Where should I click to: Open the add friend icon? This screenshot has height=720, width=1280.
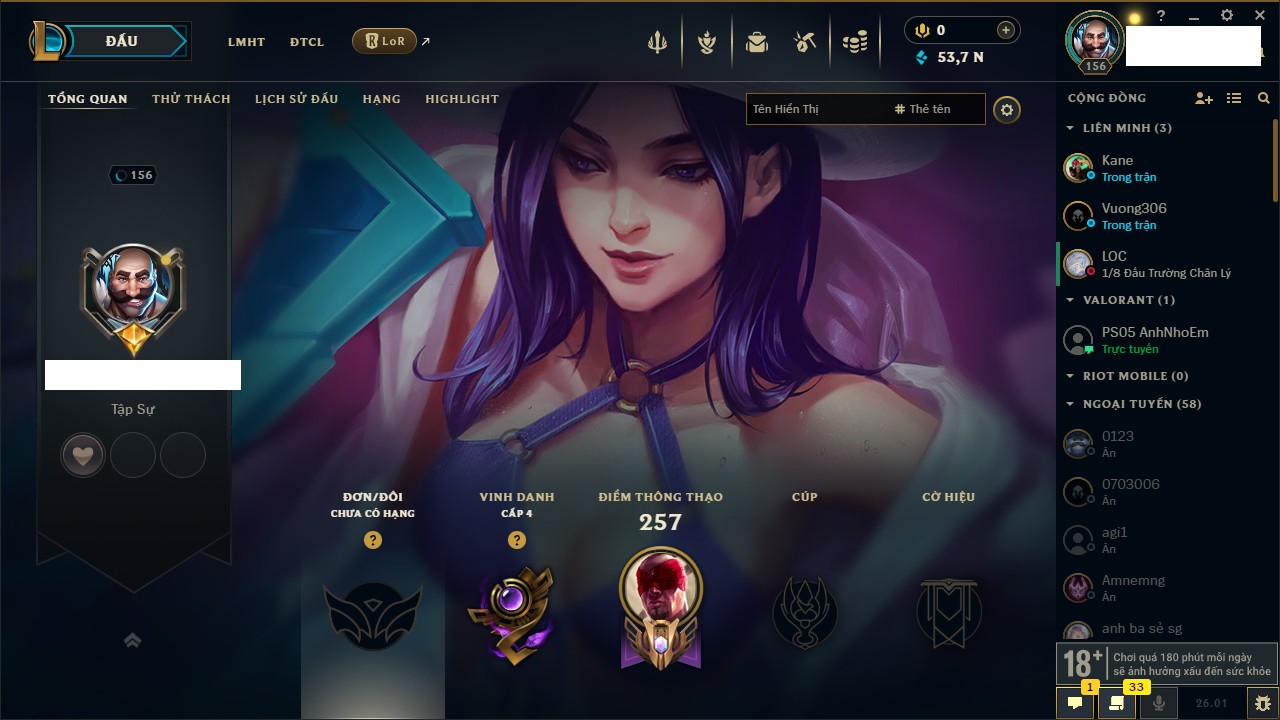1203,98
